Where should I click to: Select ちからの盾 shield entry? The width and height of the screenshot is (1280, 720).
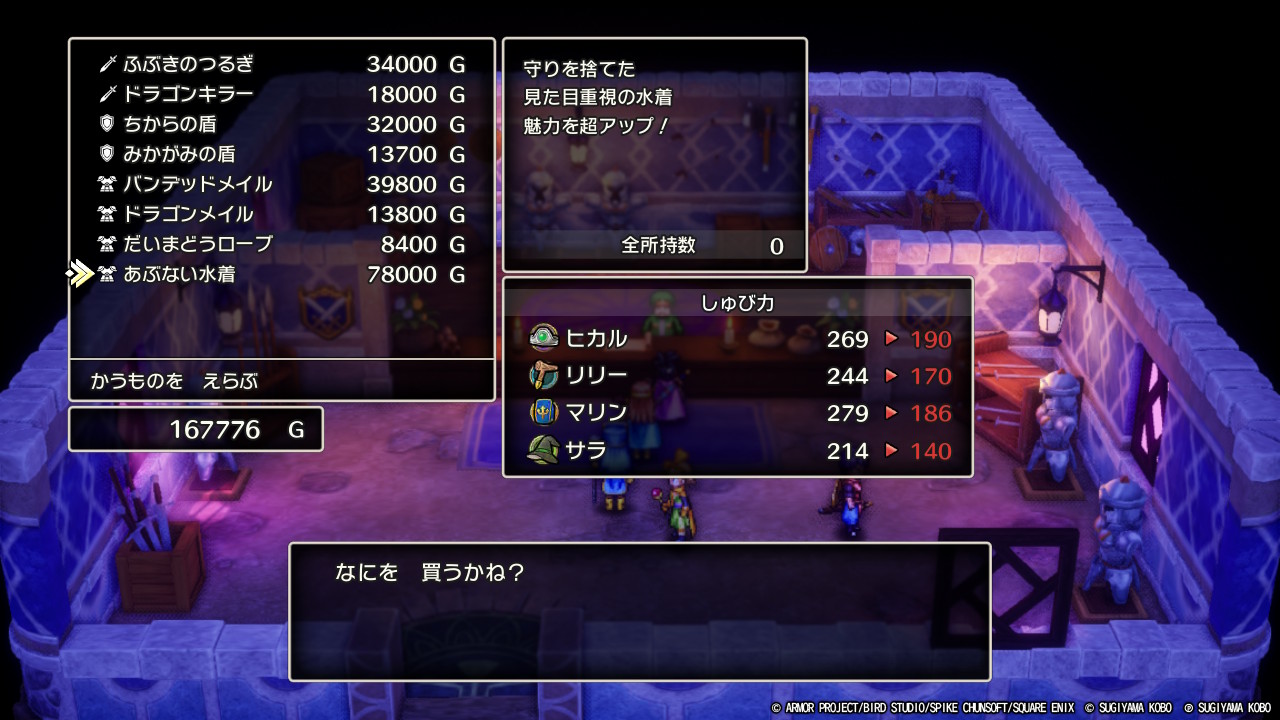(280, 124)
